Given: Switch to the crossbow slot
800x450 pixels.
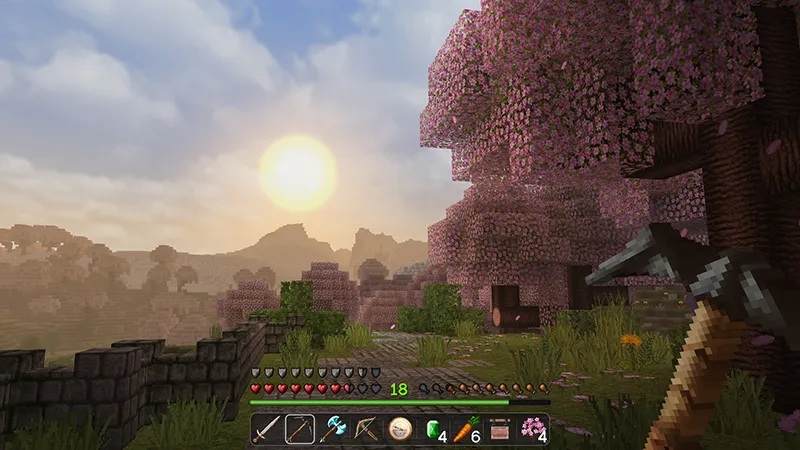Looking at the screenshot, I should tap(366, 429).
